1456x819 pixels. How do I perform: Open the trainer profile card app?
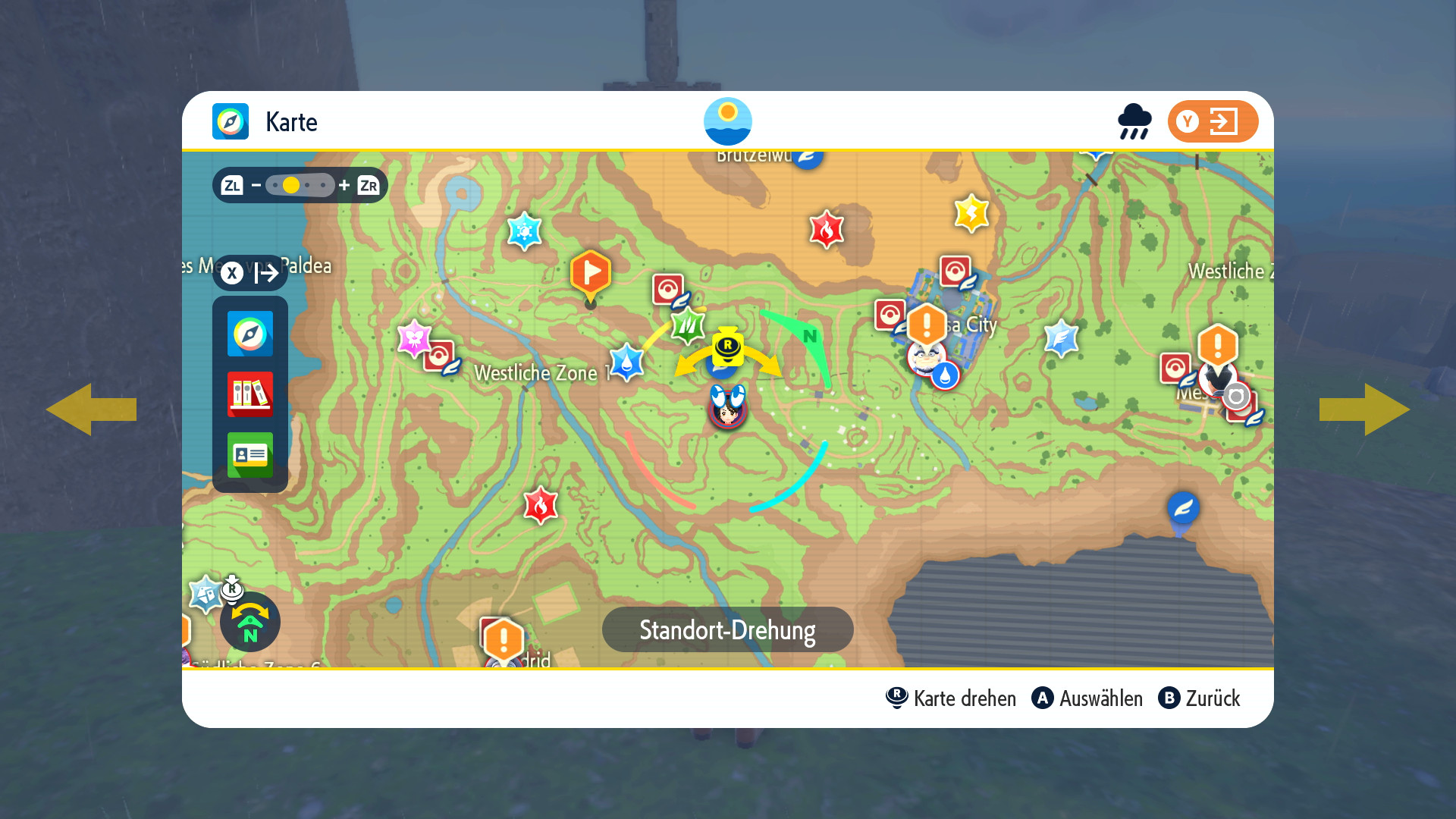[x=249, y=454]
